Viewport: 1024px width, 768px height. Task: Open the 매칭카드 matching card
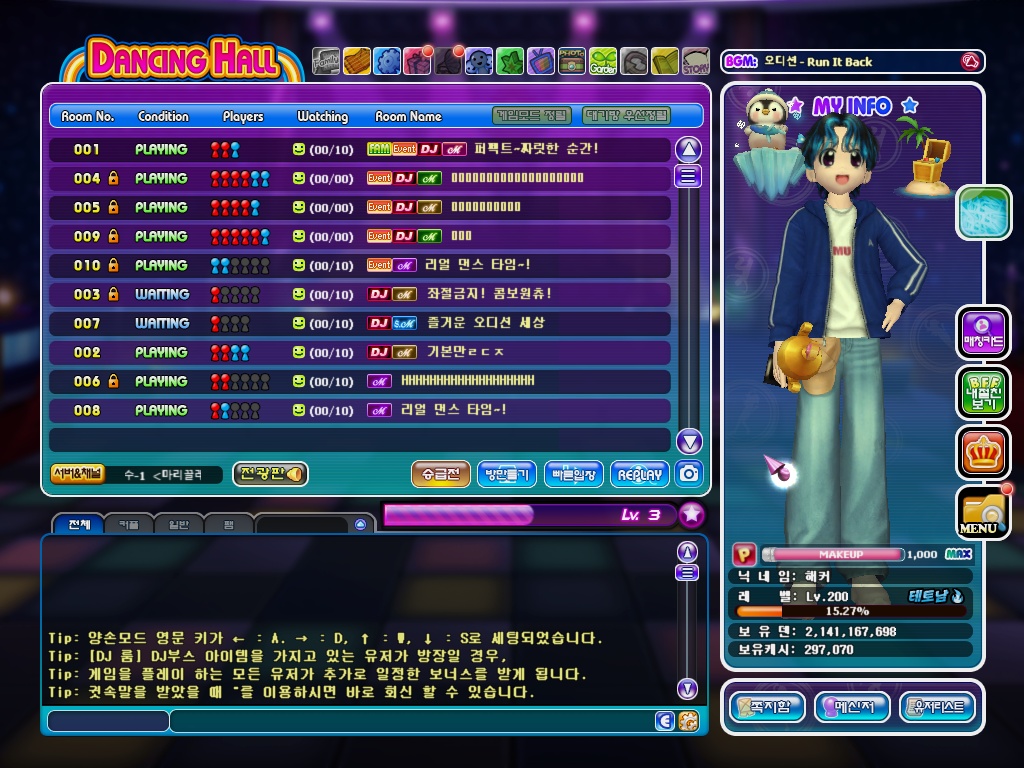point(983,333)
